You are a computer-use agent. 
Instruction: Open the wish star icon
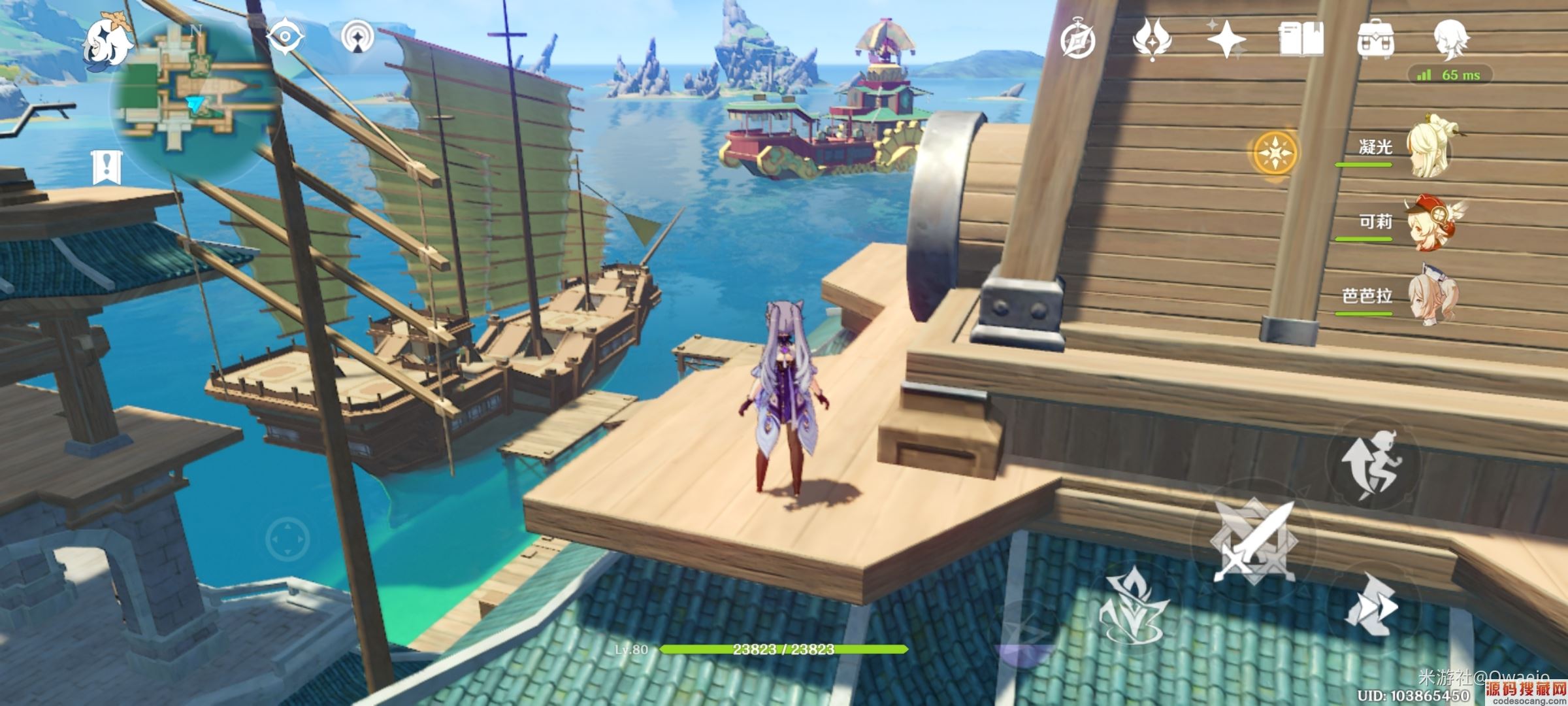(1226, 39)
